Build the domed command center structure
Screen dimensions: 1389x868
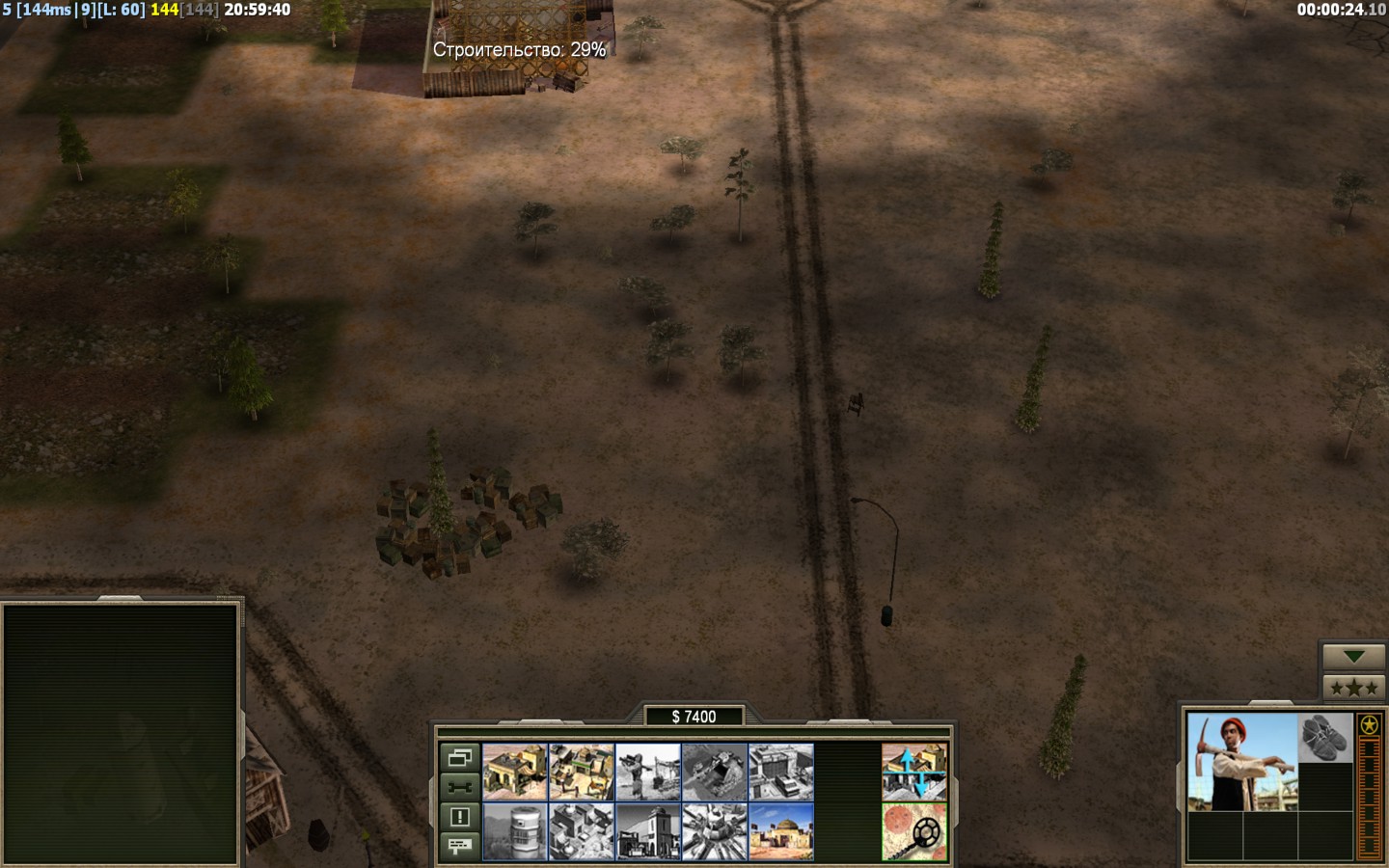click(781, 831)
